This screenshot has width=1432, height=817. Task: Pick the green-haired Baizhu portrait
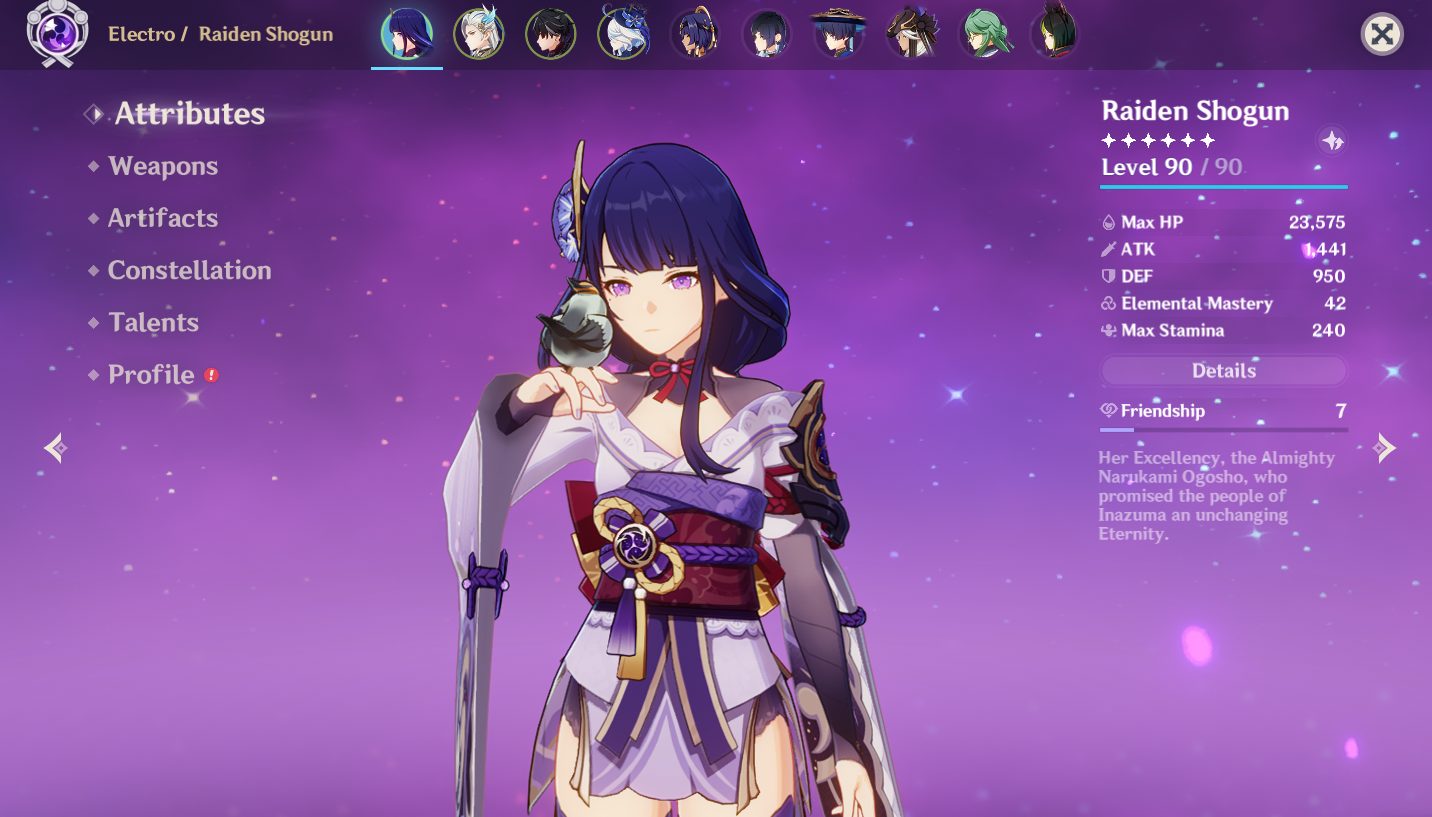coord(983,35)
